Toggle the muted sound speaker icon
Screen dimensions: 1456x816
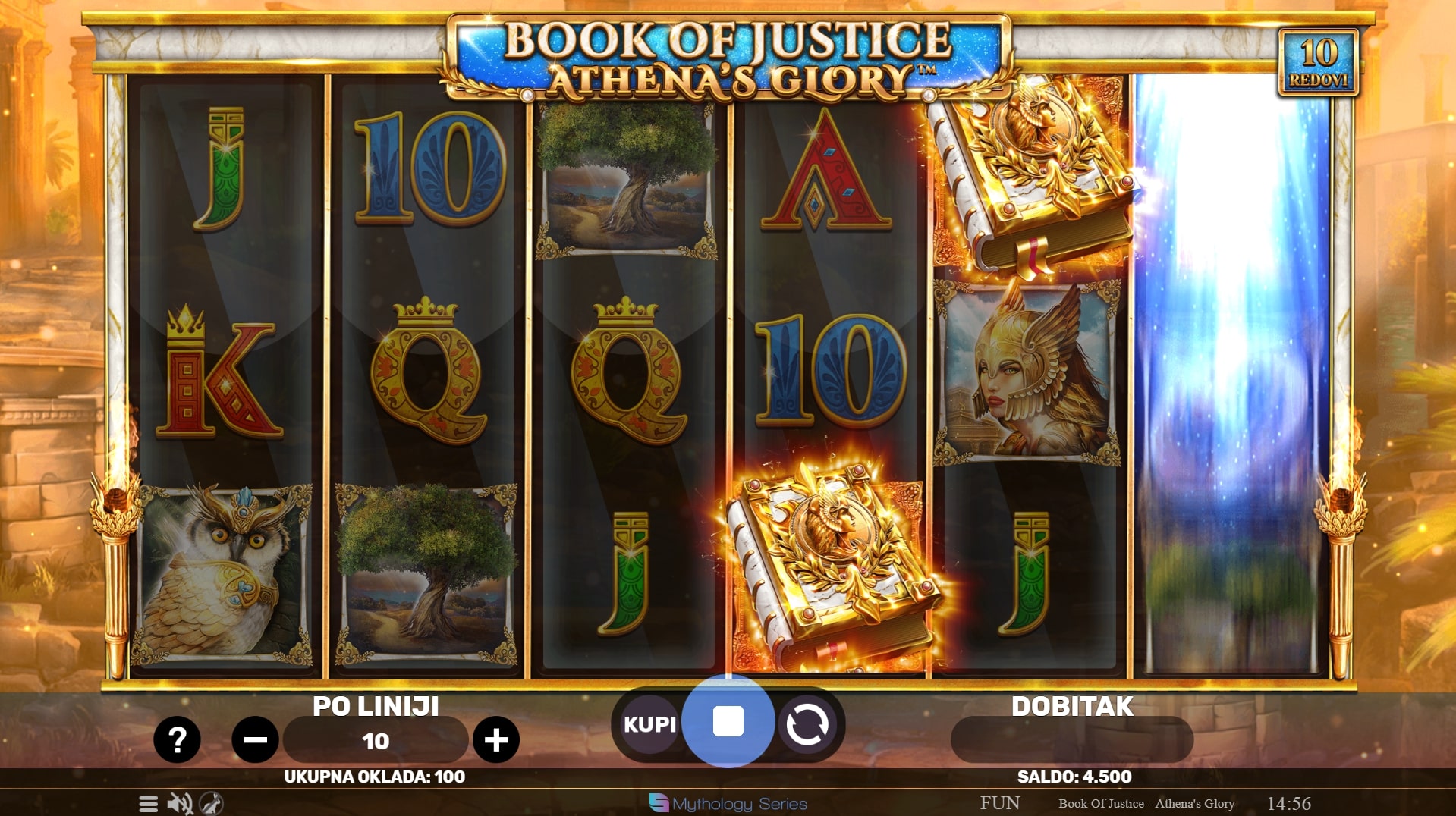coord(180,803)
